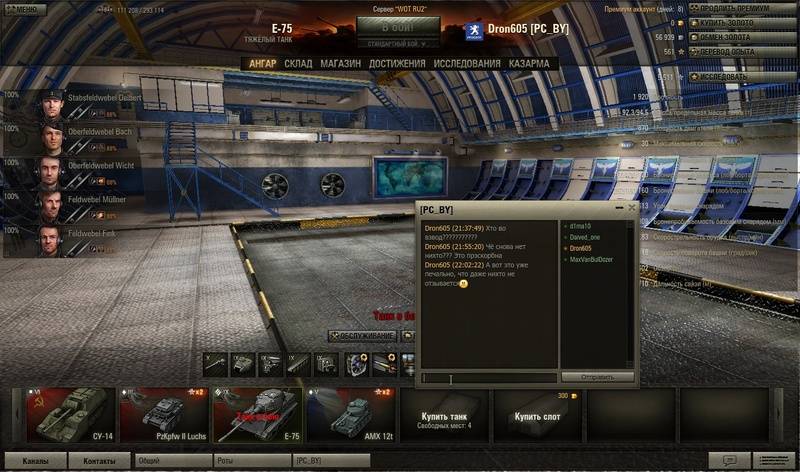Open the Магазин tab
800x472 pixels.
tap(341, 64)
